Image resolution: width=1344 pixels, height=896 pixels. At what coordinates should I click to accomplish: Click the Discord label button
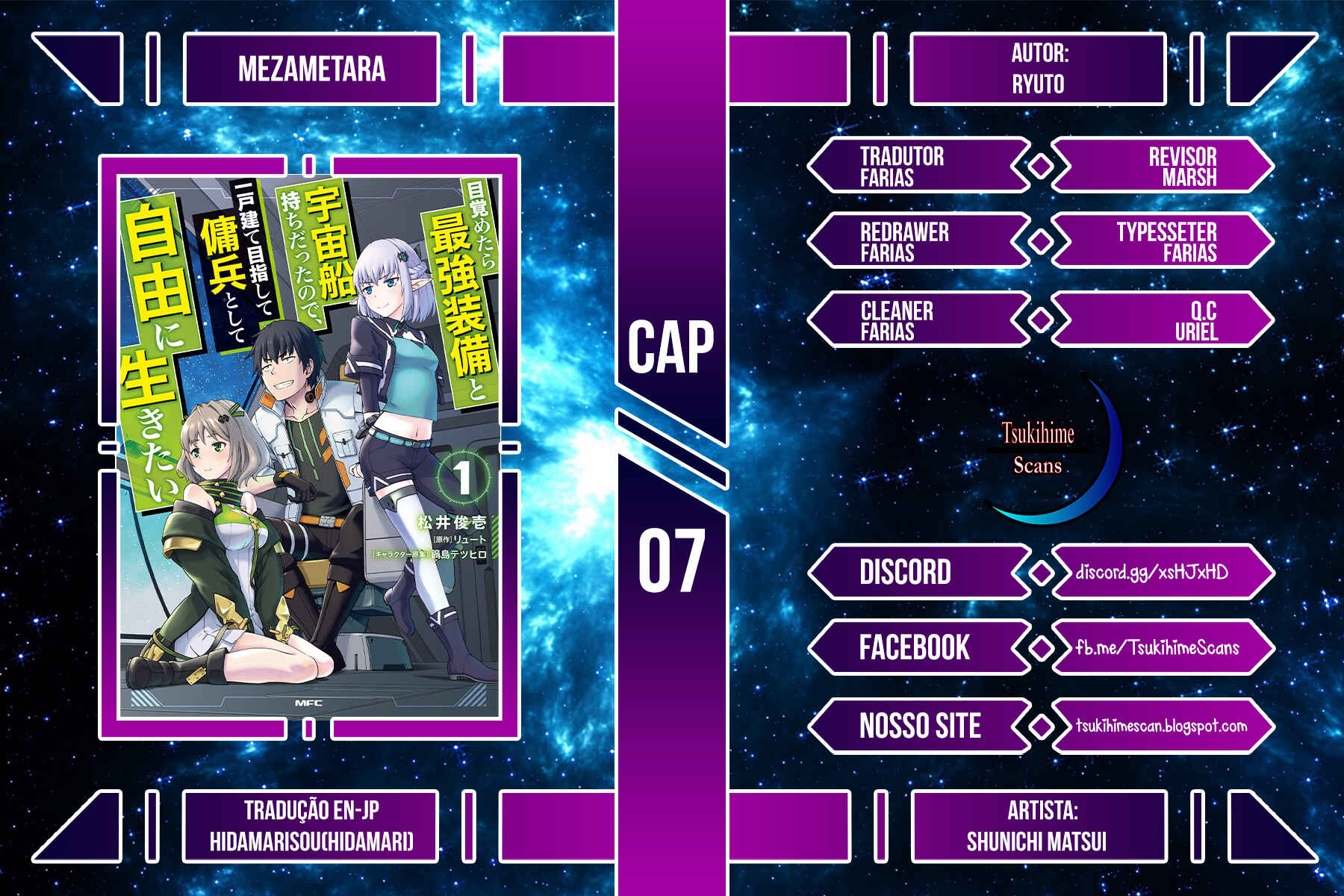pos(906,573)
